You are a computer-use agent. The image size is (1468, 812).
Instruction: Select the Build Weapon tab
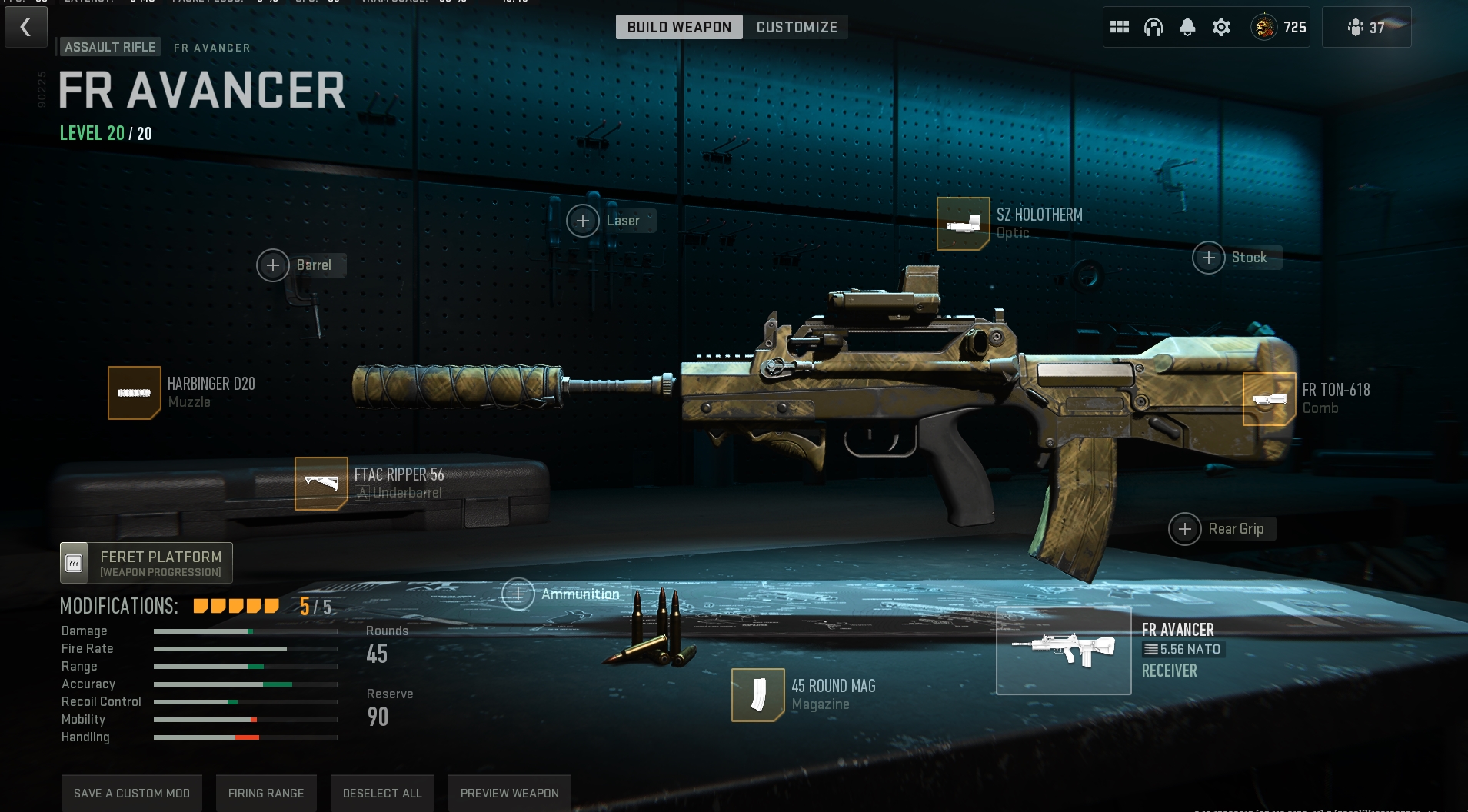click(x=679, y=28)
